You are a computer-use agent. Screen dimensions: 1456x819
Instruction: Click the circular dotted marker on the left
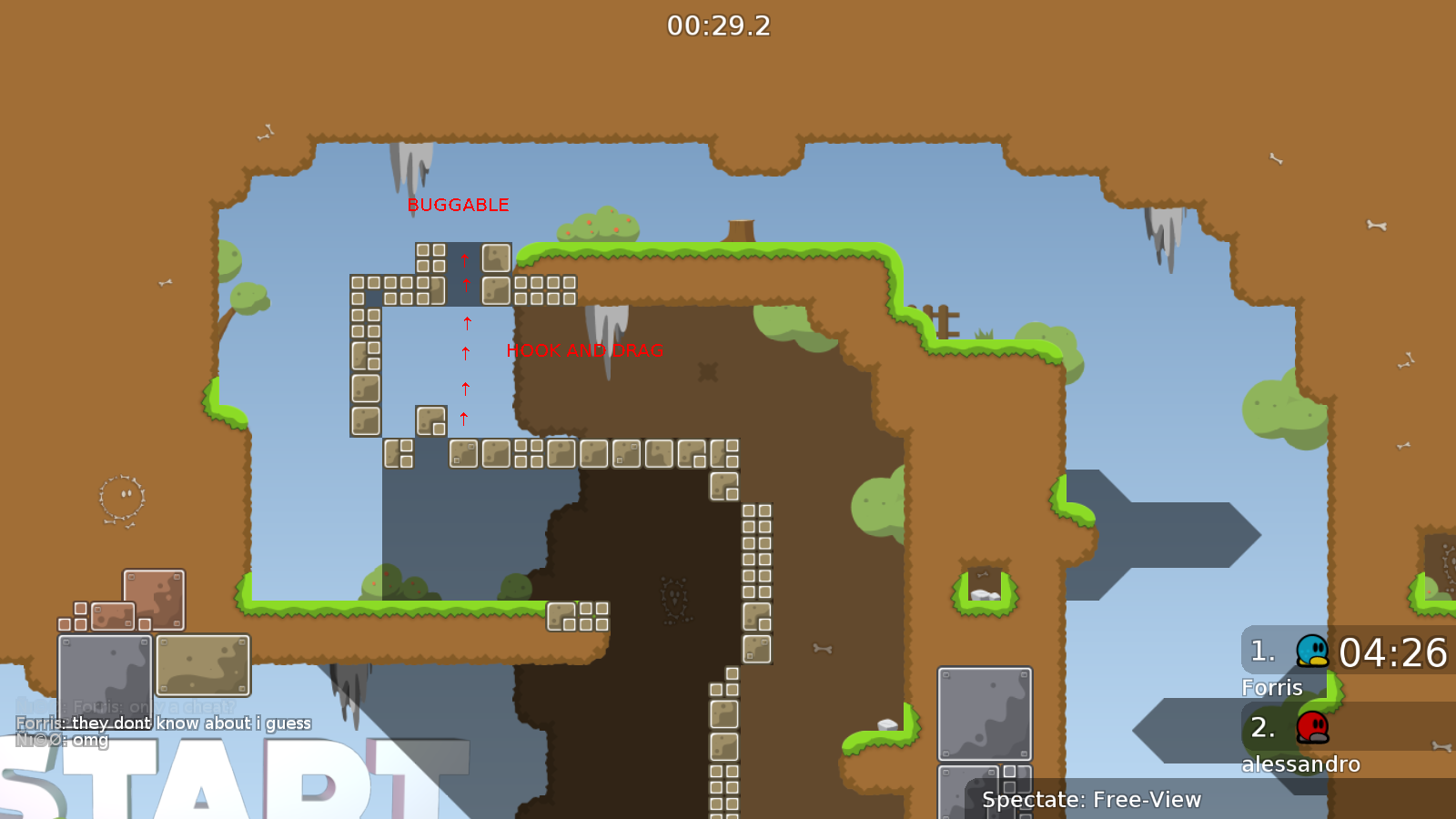[x=119, y=498]
